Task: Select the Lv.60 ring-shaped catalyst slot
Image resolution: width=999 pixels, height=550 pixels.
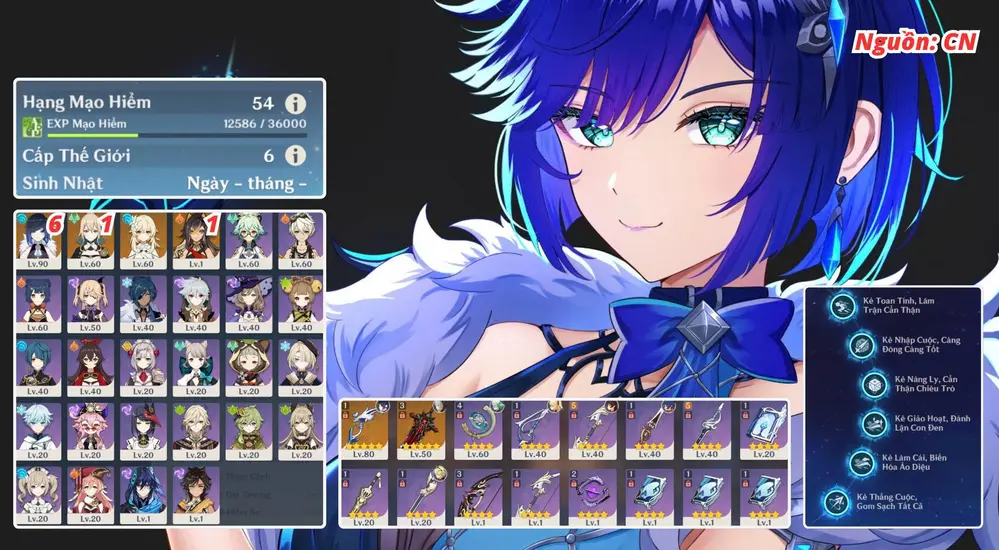Action: click(x=479, y=430)
